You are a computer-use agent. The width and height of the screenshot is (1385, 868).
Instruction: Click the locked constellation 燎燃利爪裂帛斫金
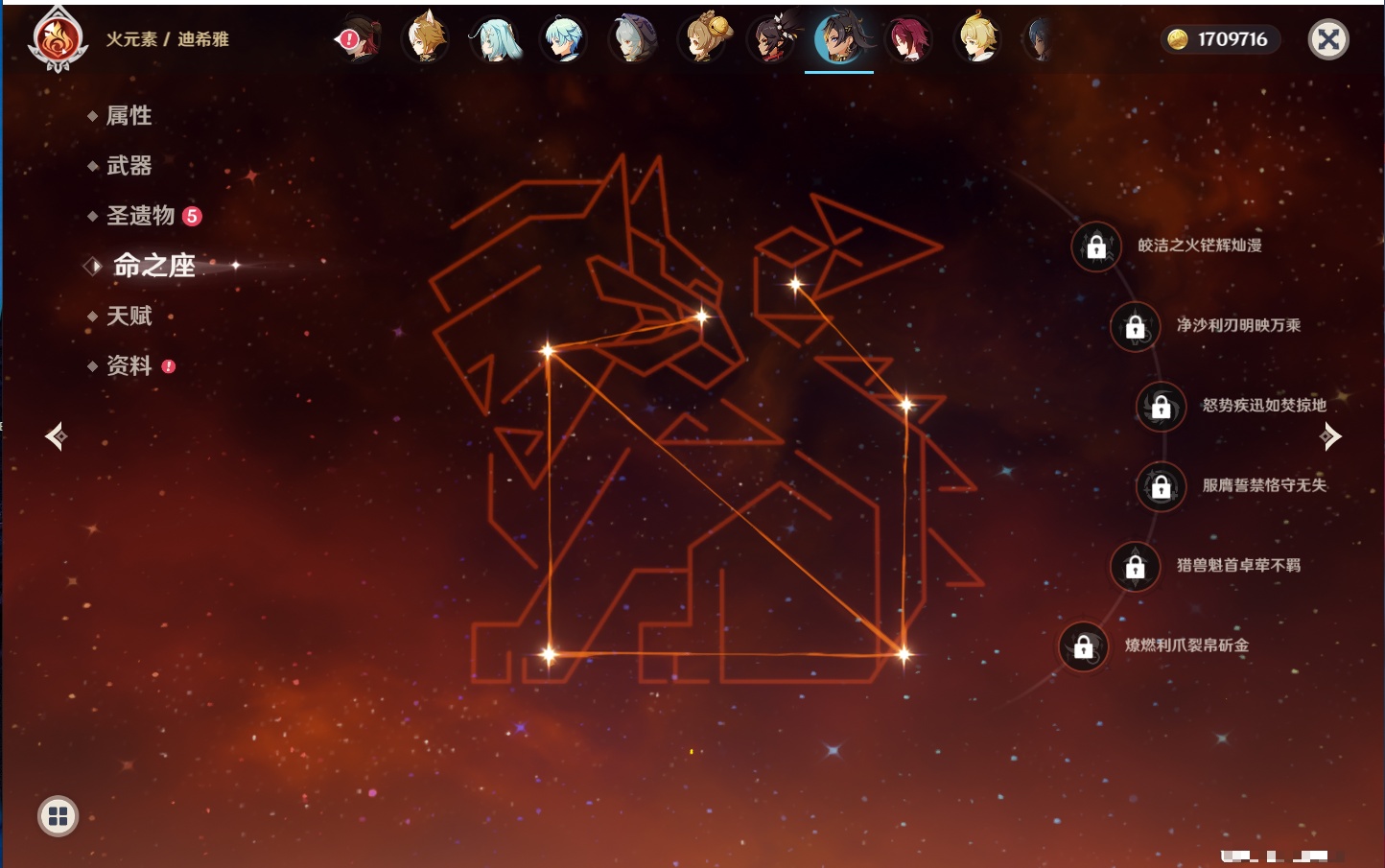pos(1084,646)
